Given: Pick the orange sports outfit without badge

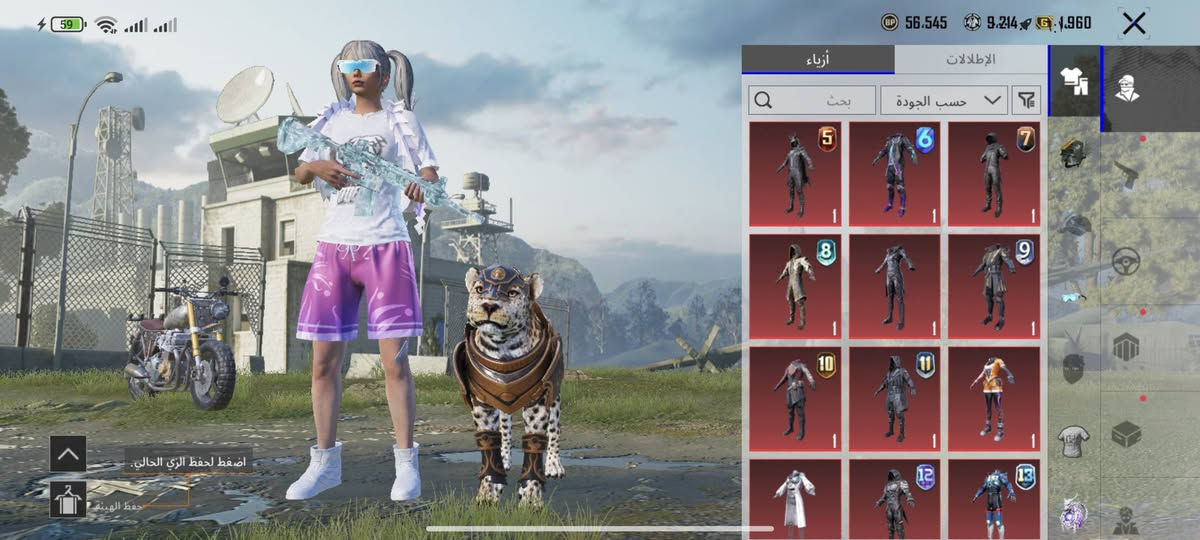Looking at the screenshot, I should pyautogui.click(x=994, y=398).
